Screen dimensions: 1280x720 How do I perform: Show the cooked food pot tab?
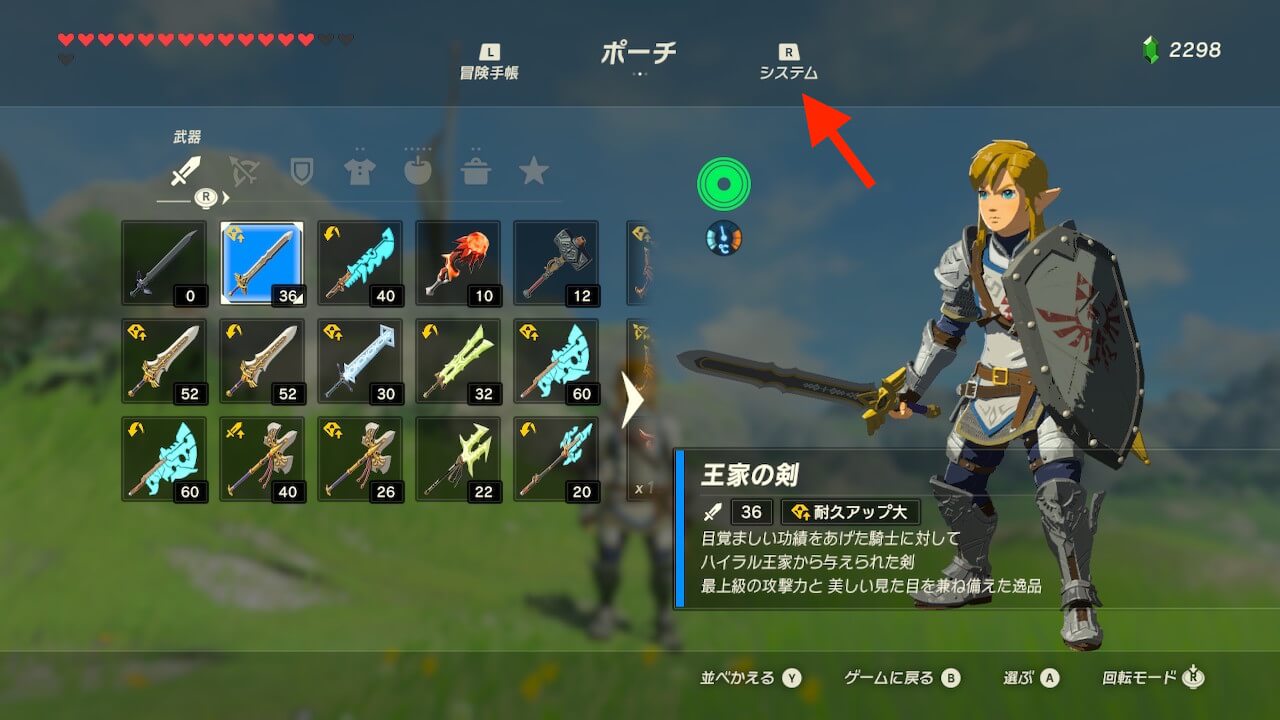click(475, 171)
